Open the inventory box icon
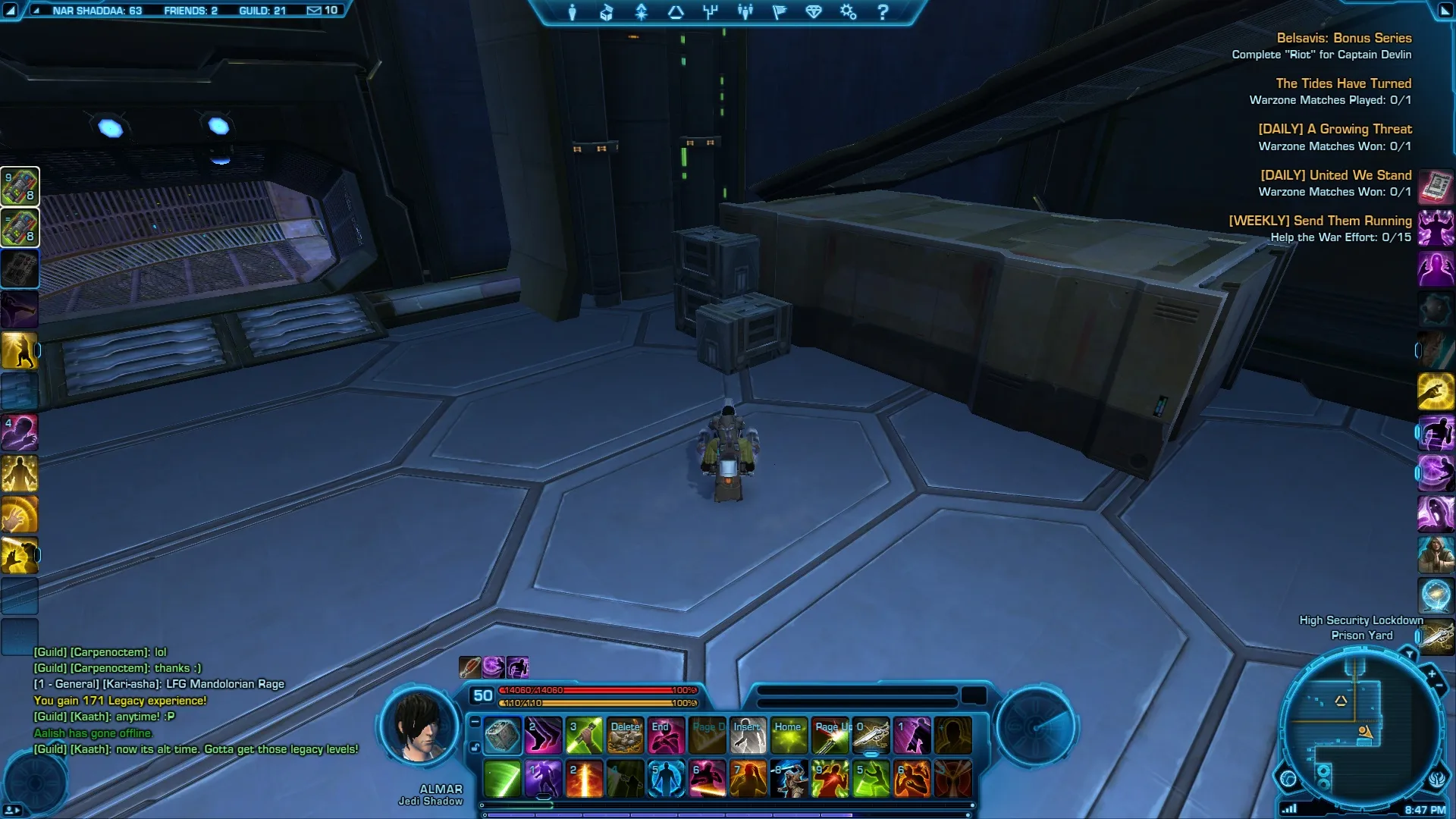1456x819 pixels. (x=607, y=12)
